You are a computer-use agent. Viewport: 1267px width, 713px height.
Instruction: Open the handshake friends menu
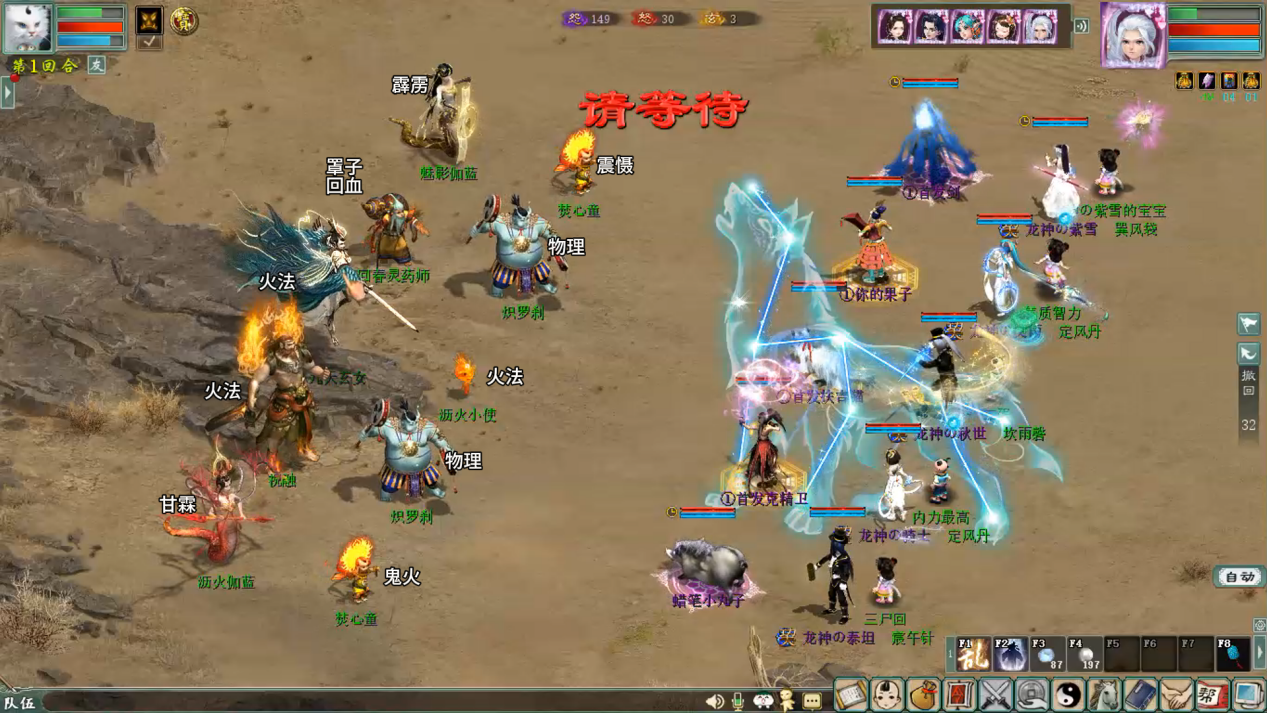[1176, 694]
